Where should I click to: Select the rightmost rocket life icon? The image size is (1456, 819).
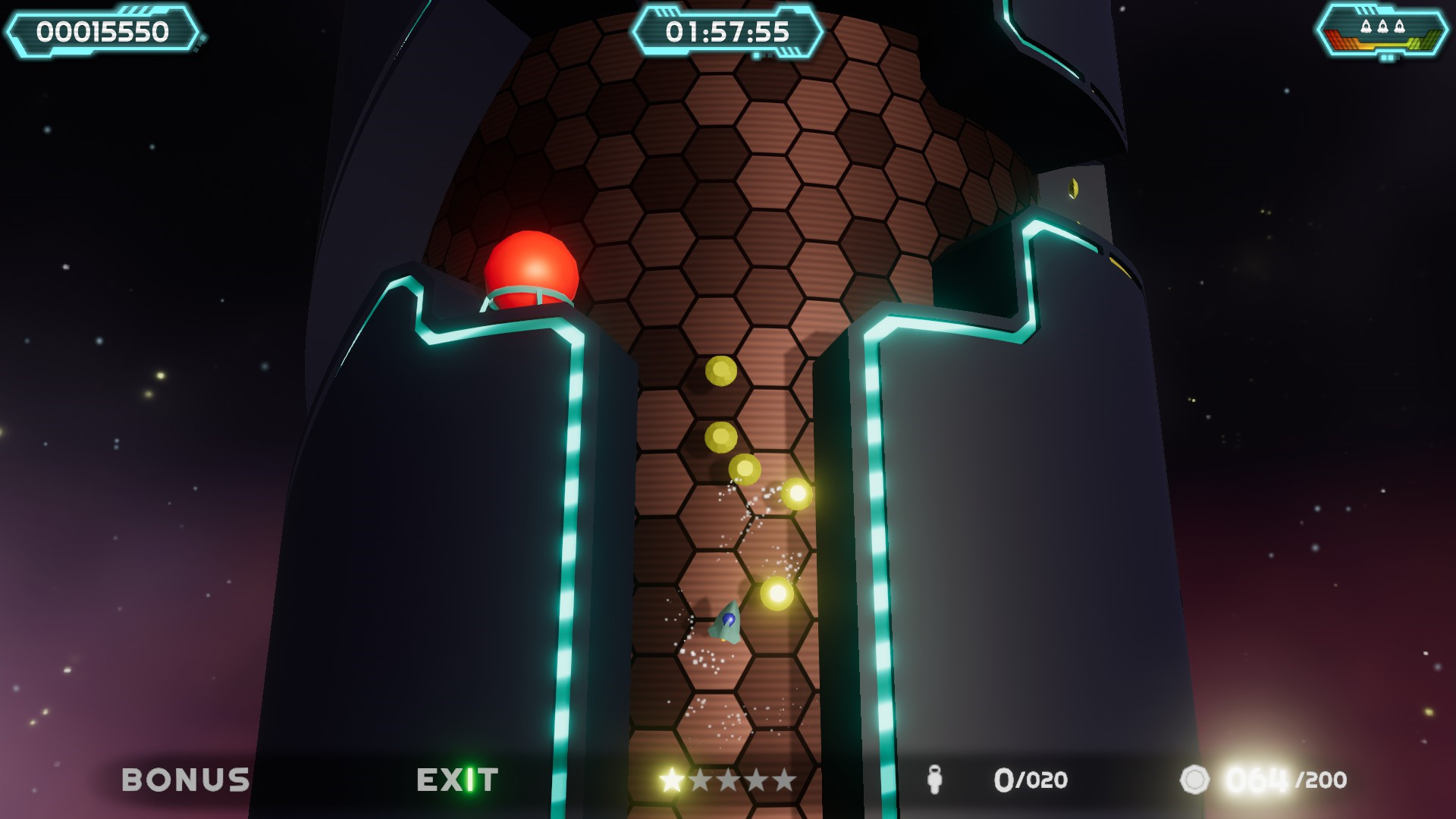click(1400, 25)
